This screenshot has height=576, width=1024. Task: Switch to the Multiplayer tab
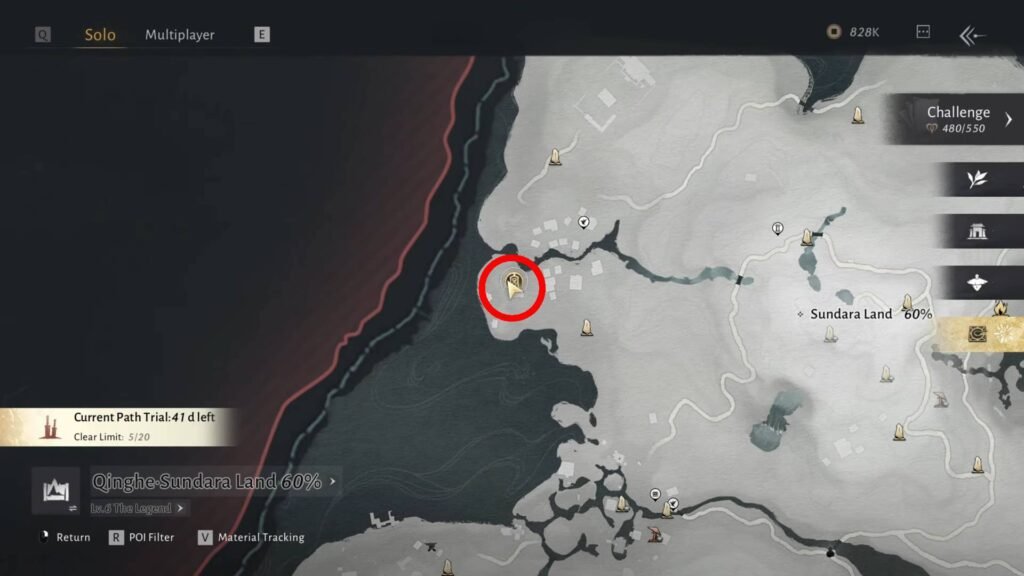pos(180,35)
